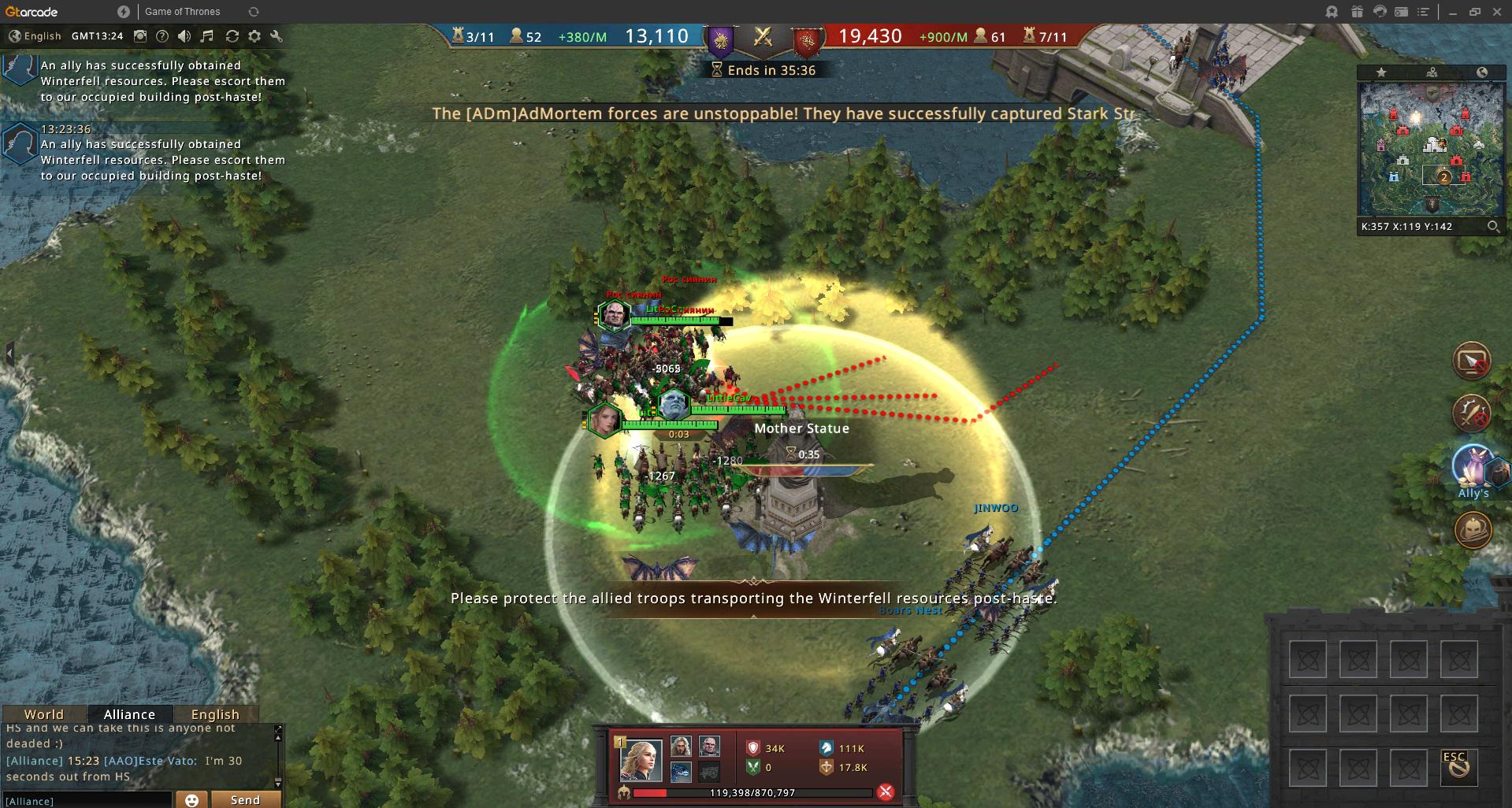This screenshot has height=808, width=1512.
Task: Click the minimap battlefield overview
Action: click(1431, 148)
